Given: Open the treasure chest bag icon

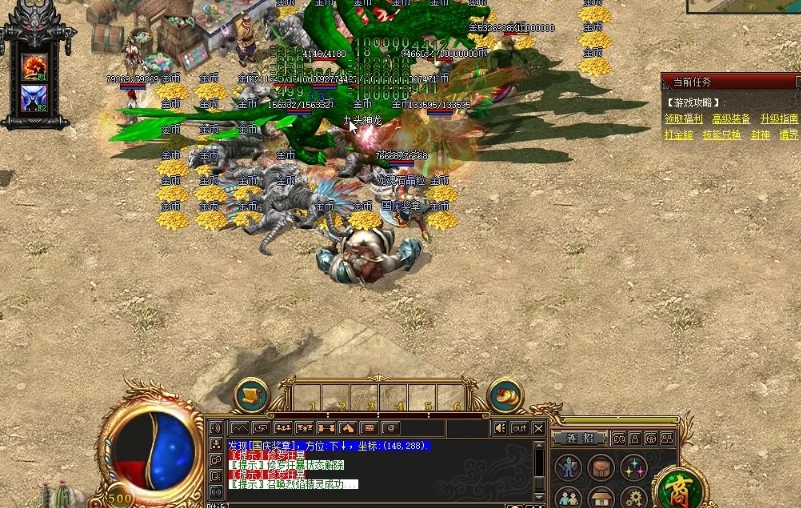Looking at the screenshot, I should pyautogui.click(x=601, y=467).
